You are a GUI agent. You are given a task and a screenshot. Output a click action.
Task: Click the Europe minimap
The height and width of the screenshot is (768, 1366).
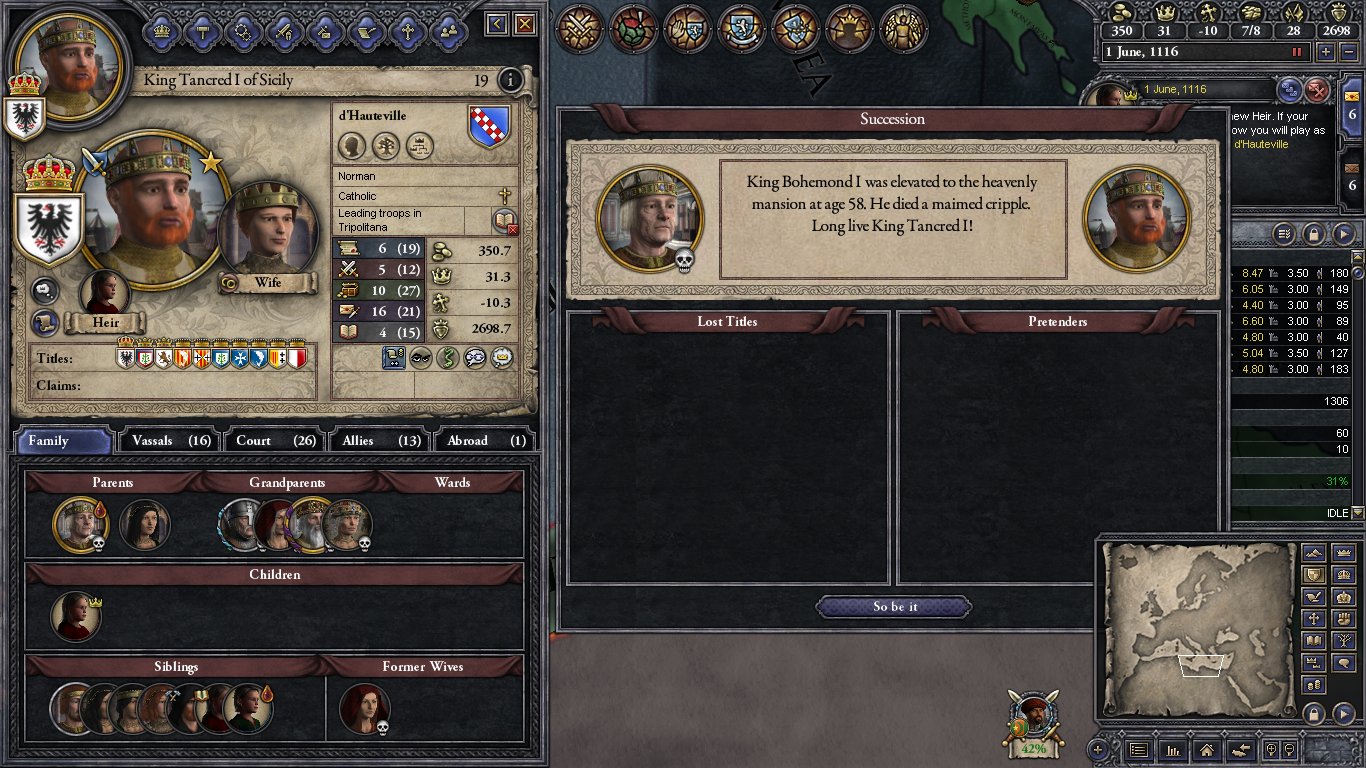click(1196, 630)
